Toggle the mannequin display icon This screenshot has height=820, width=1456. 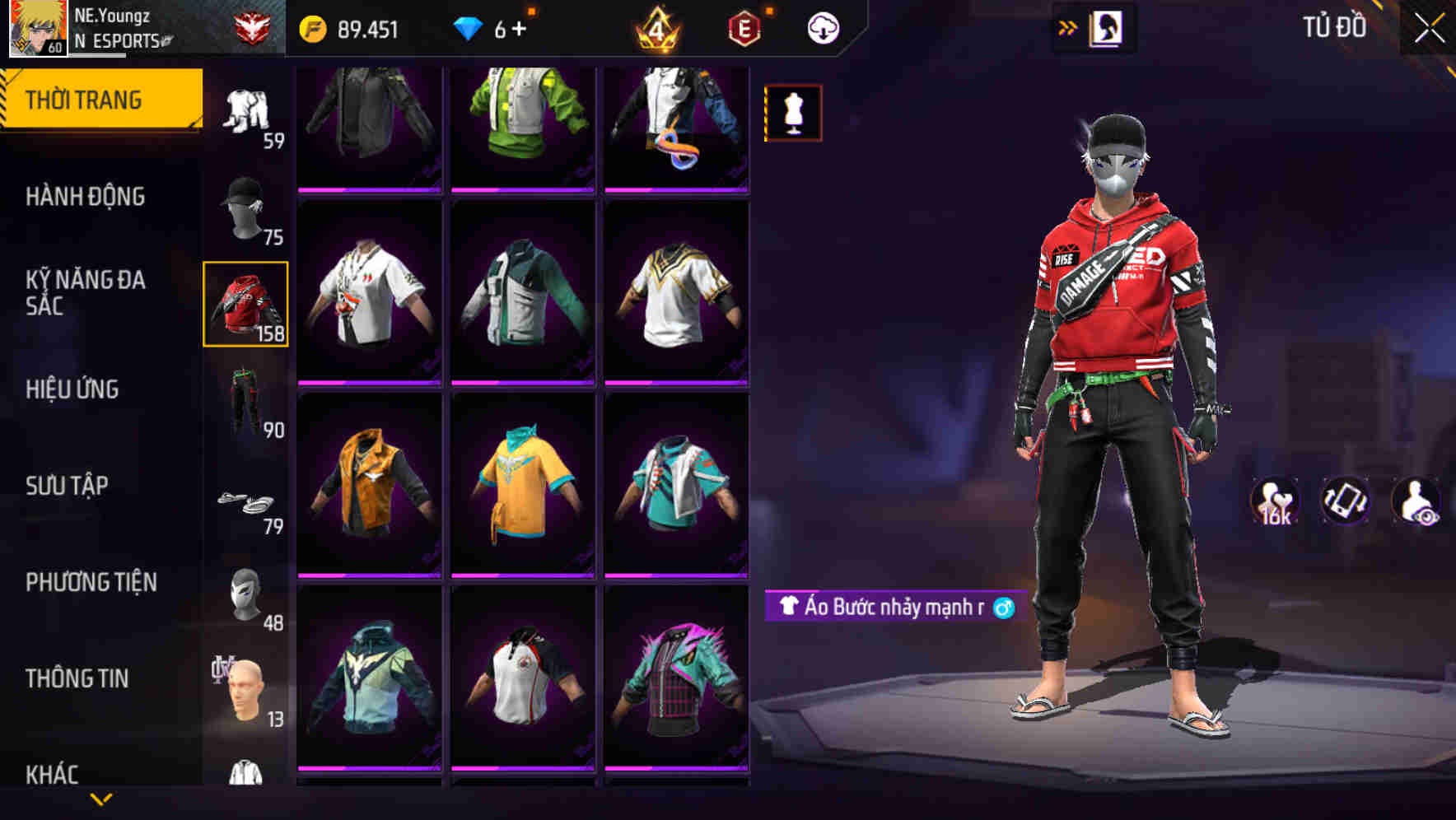792,114
